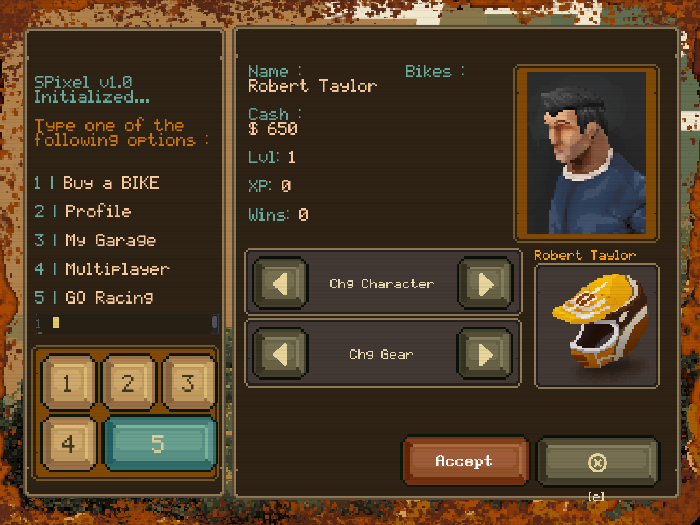Click keypad button 1
Viewport: 700px width, 525px height.
pyautogui.click(x=68, y=383)
